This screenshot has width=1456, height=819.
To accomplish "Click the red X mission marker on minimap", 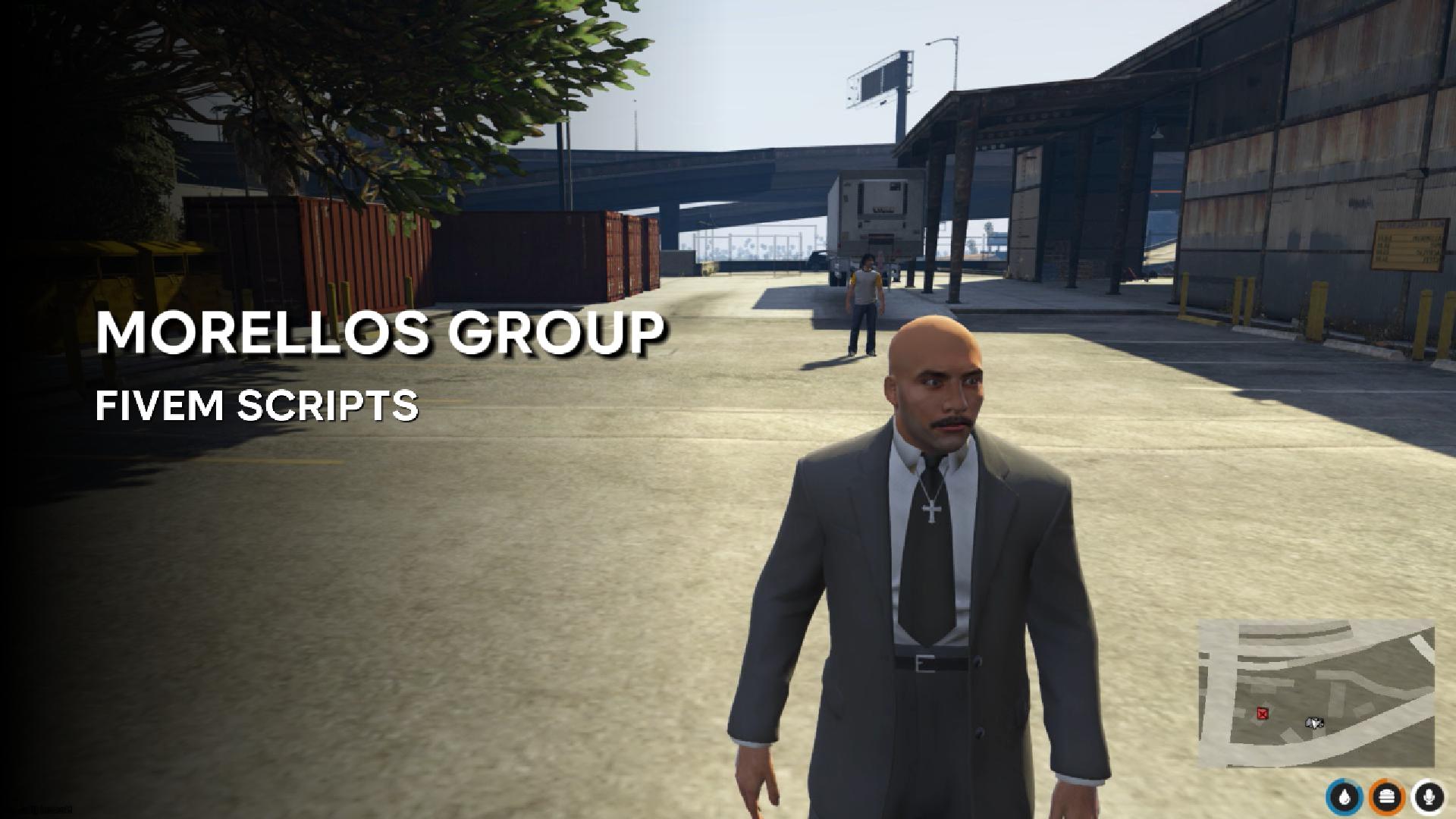I will click(1263, 714).
